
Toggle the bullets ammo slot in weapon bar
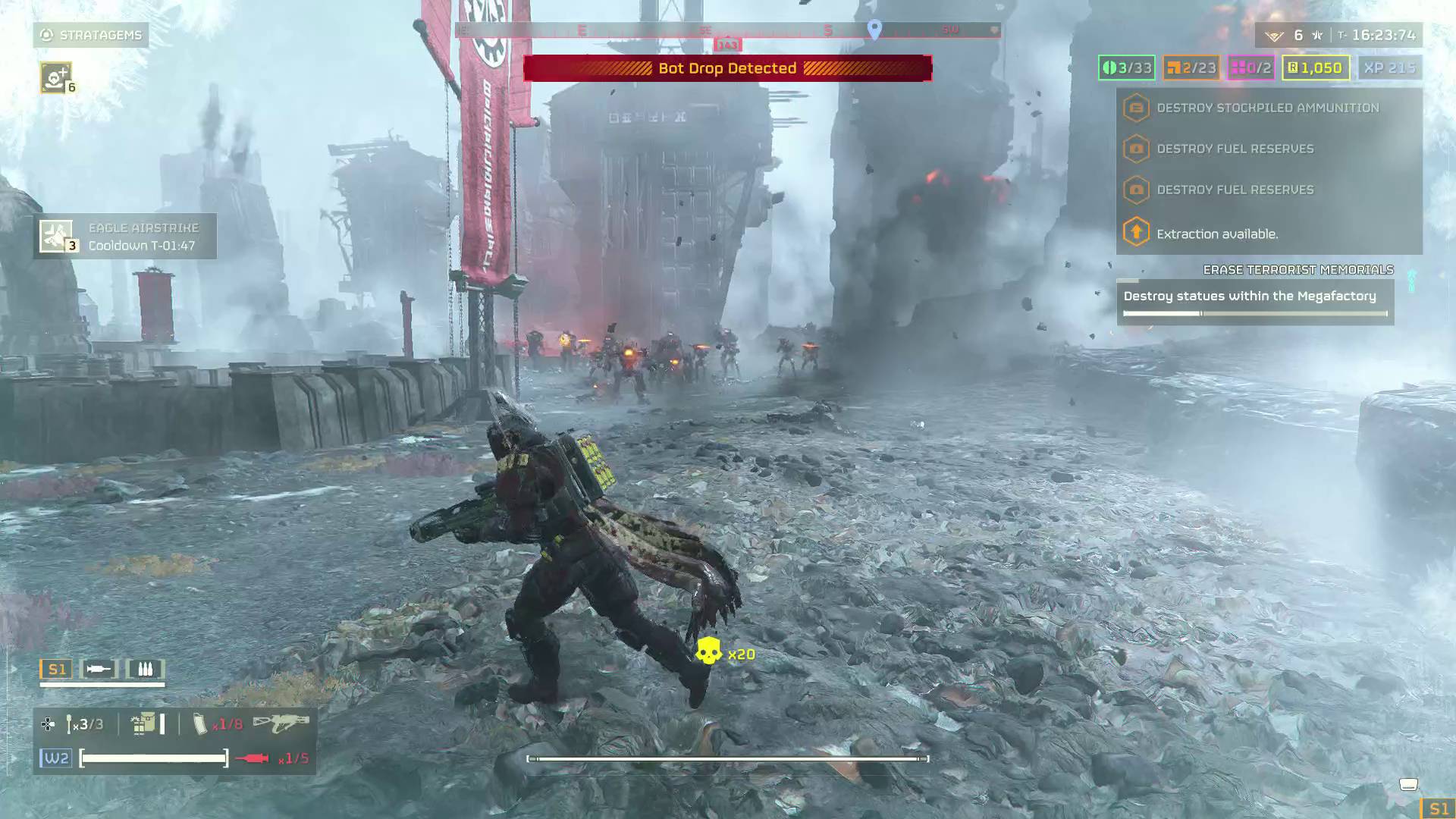[x=146, y=669]
